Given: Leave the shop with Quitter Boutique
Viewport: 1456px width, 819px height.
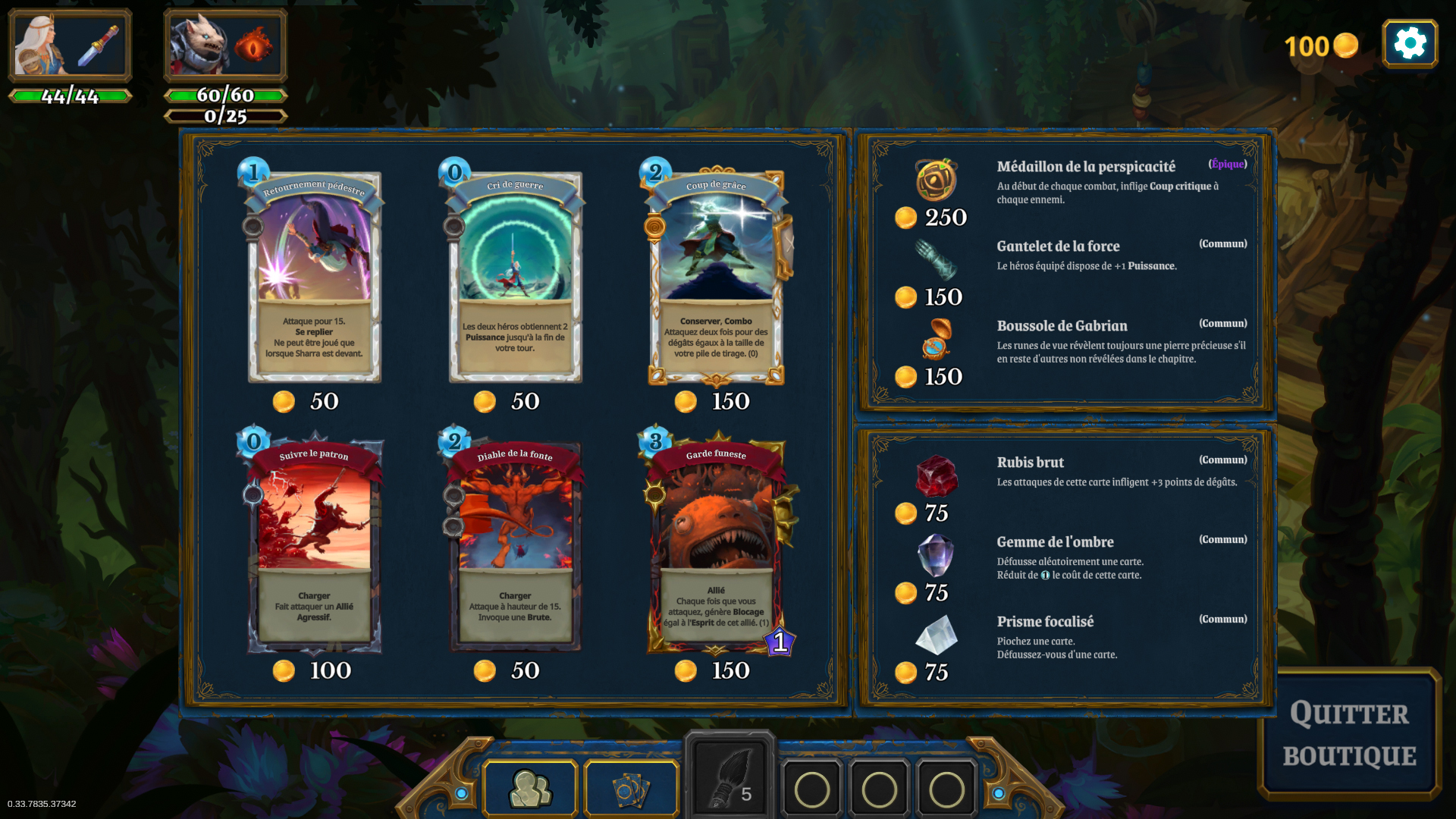Looking at the screenshot, I should tap(1349, 734).
